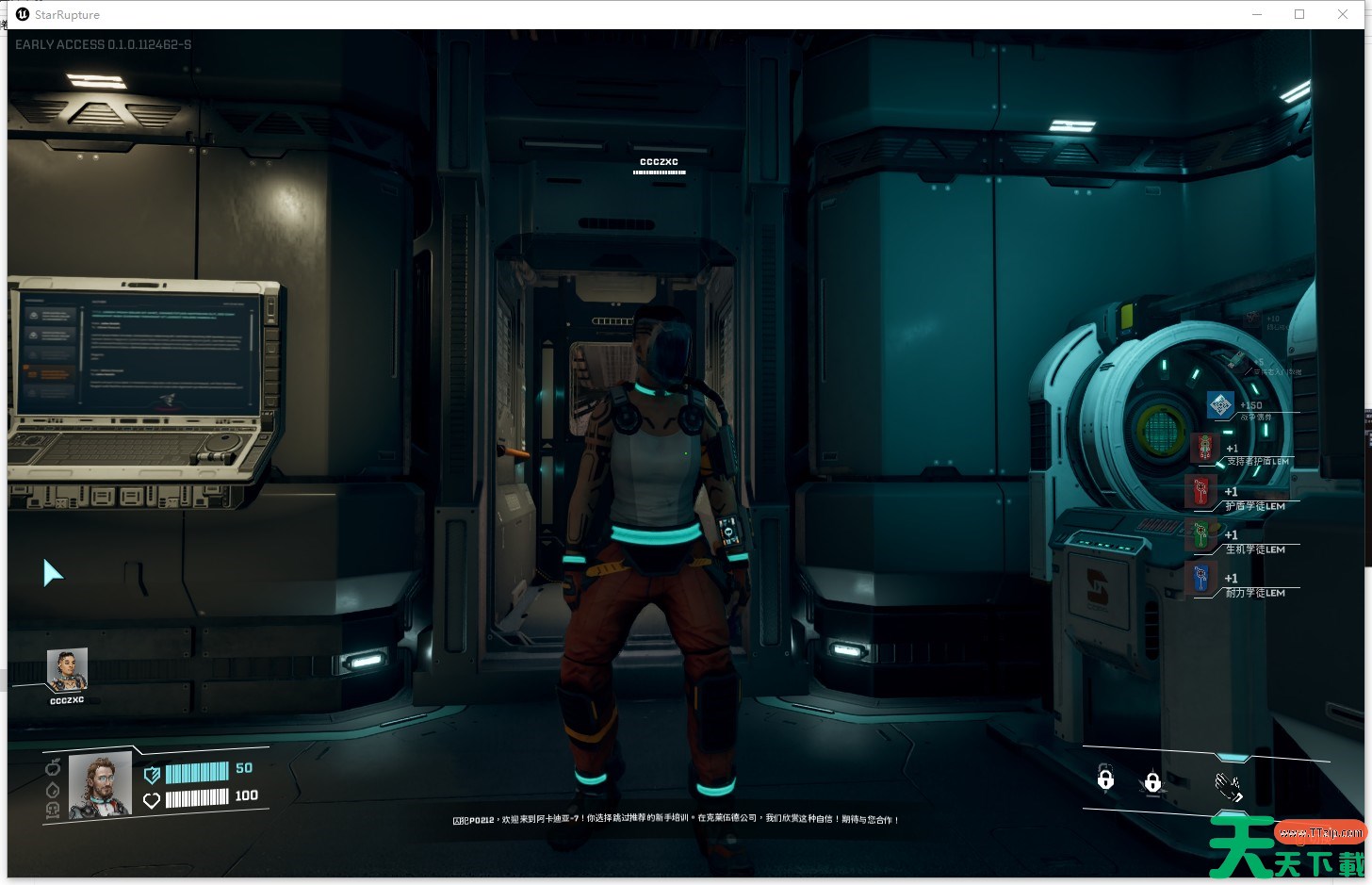
Task: Minimize the StarRupture window
Action: pyautogui.click(x=1257, y=14)
